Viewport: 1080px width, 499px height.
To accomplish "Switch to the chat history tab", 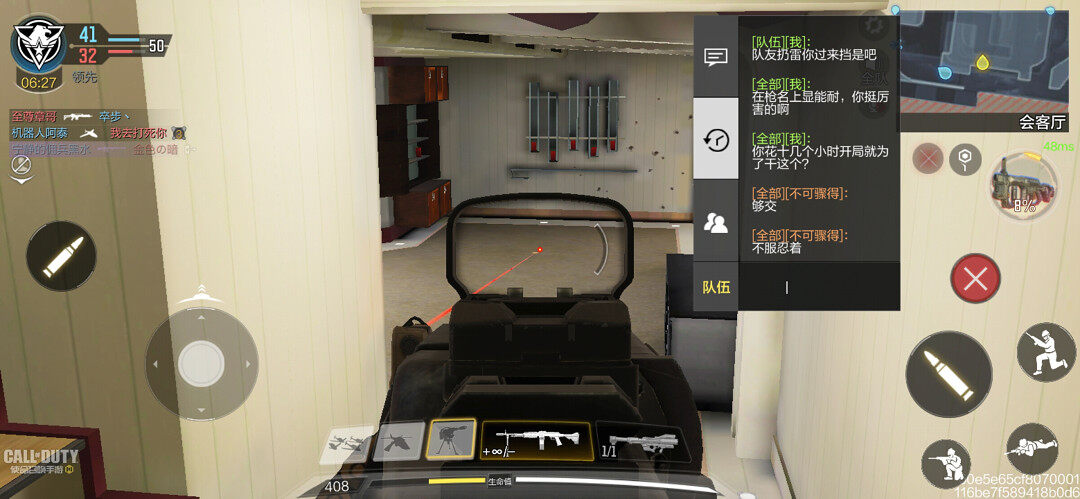I will (x=716, y=139).
